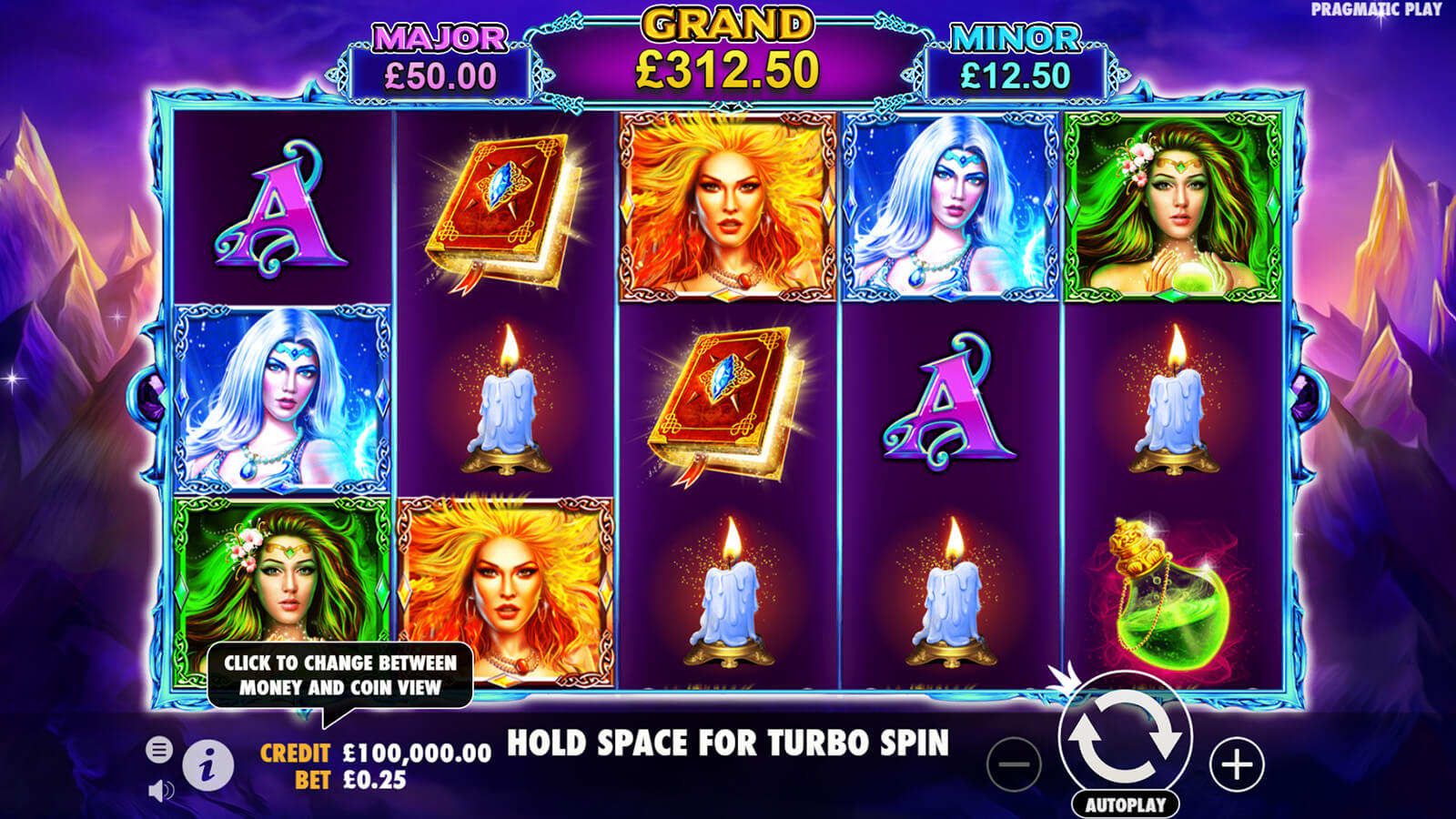
Task: Open the hamburger settings menu
Action: 159,750
